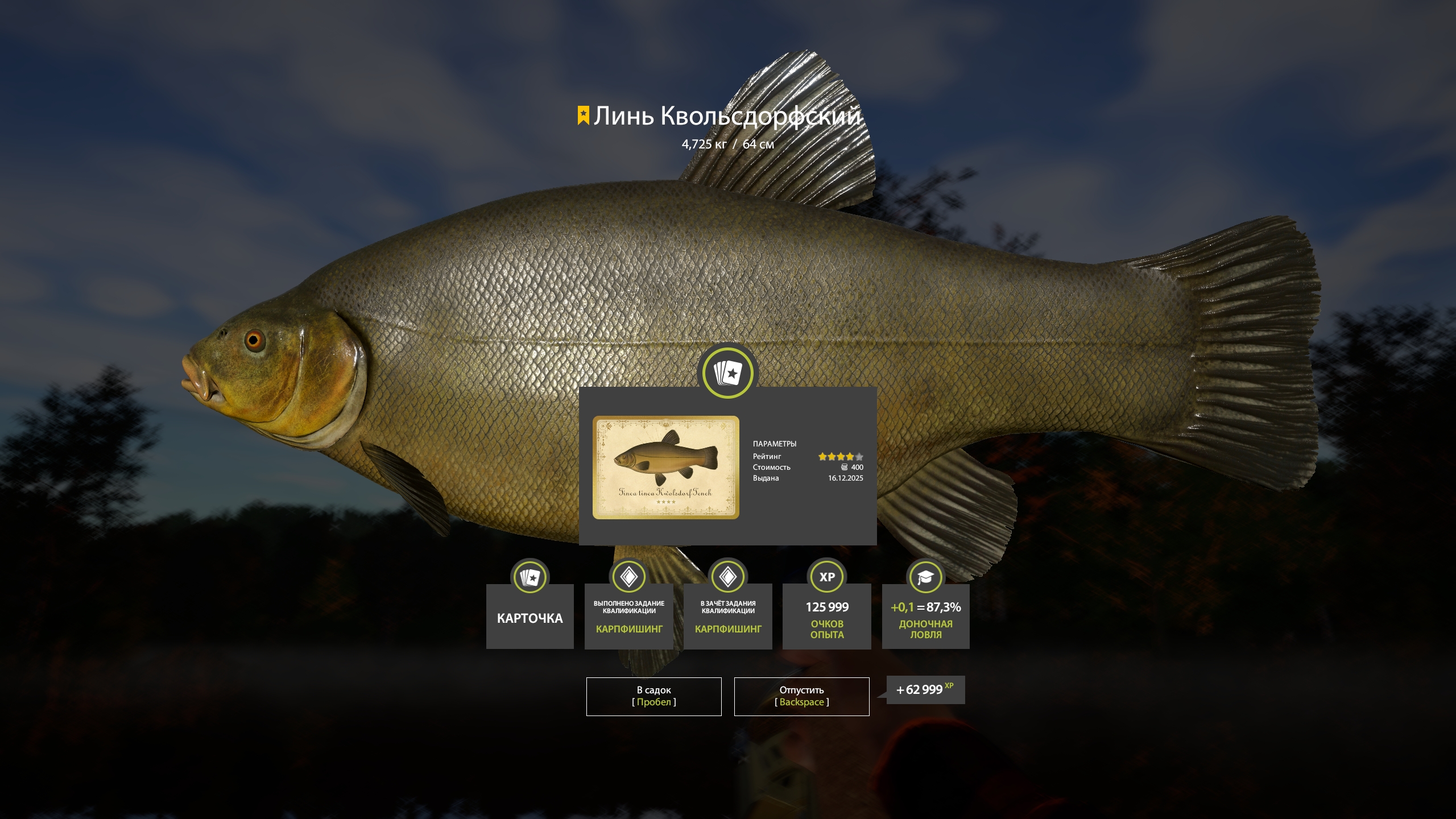
Task: Click the card deck icon above the panel
Action: (x=727, y=373)
